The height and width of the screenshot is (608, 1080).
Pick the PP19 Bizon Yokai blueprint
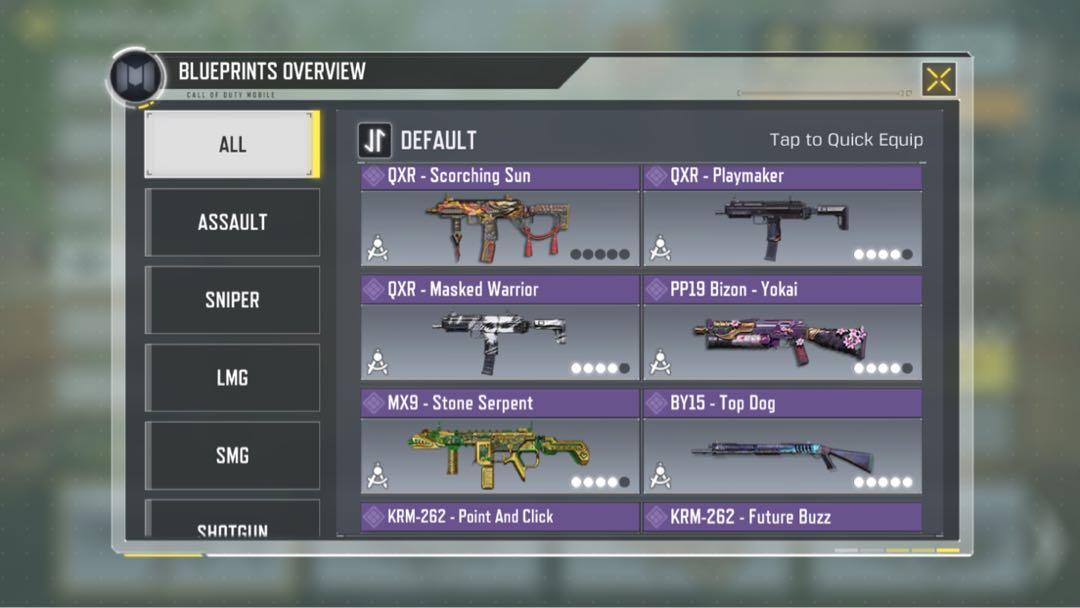782,330
